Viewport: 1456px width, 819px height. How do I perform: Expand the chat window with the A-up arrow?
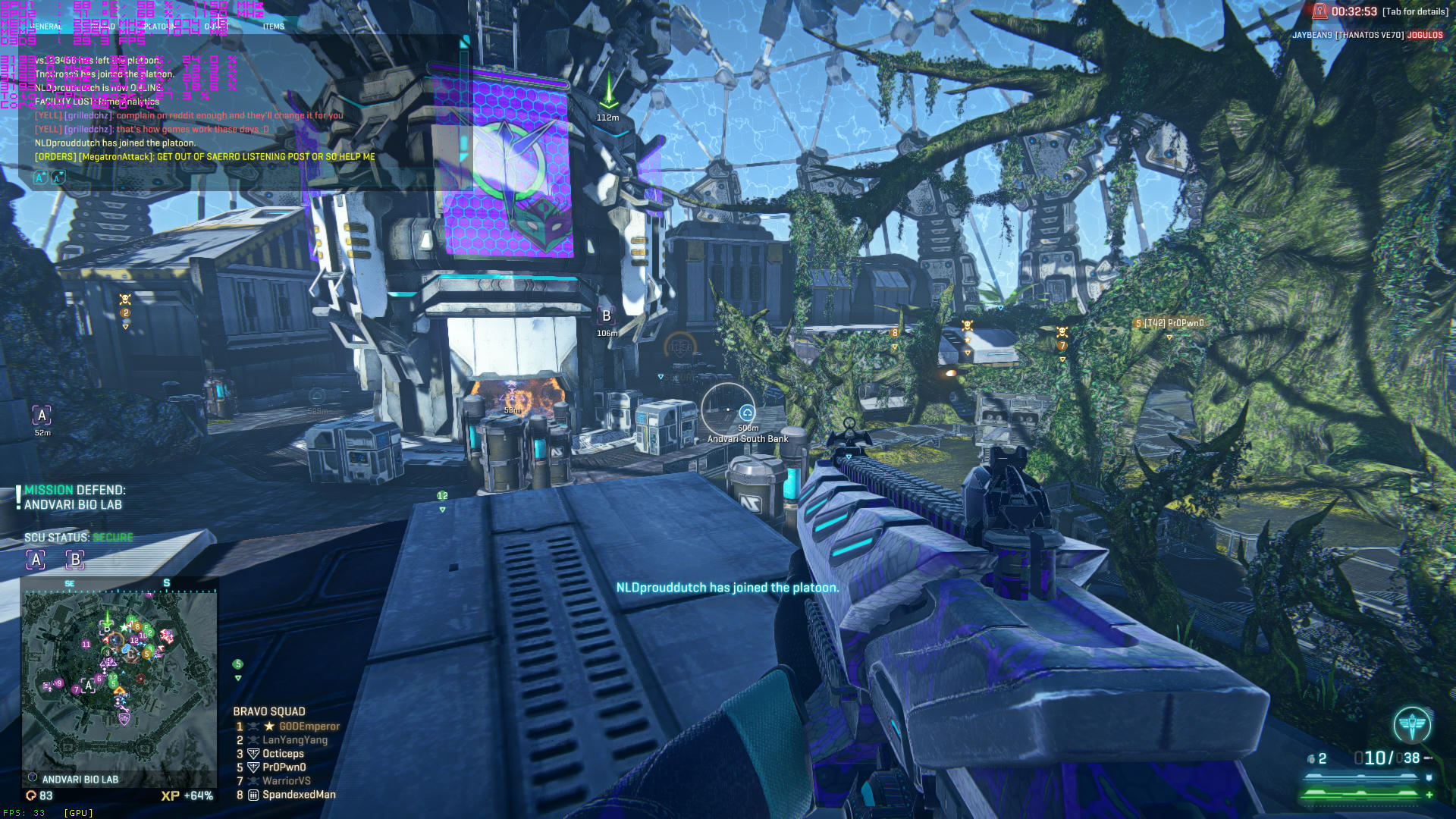pyautogui.click(x=39, y=177)
